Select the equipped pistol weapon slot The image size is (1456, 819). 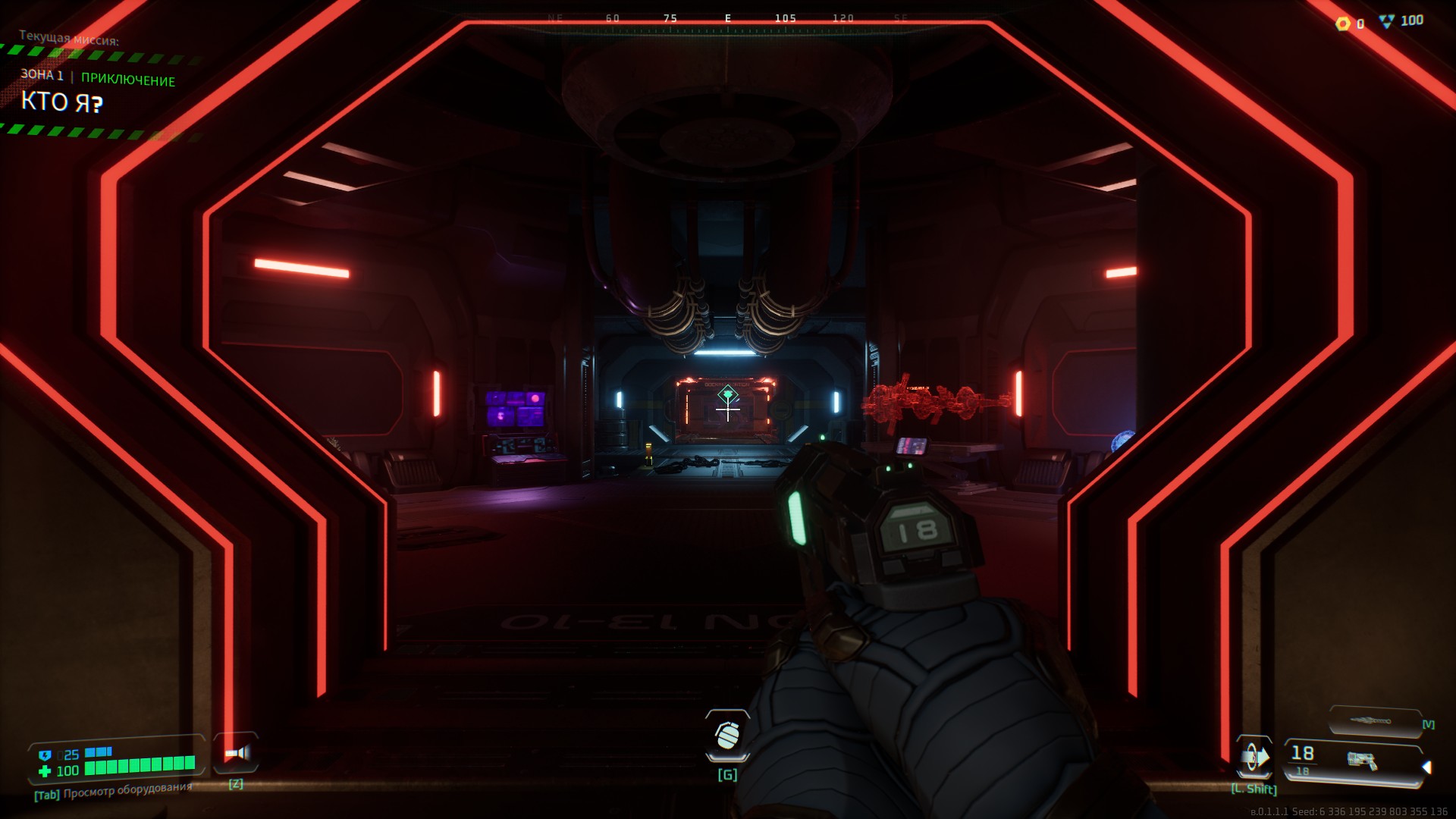(1355, 760)
